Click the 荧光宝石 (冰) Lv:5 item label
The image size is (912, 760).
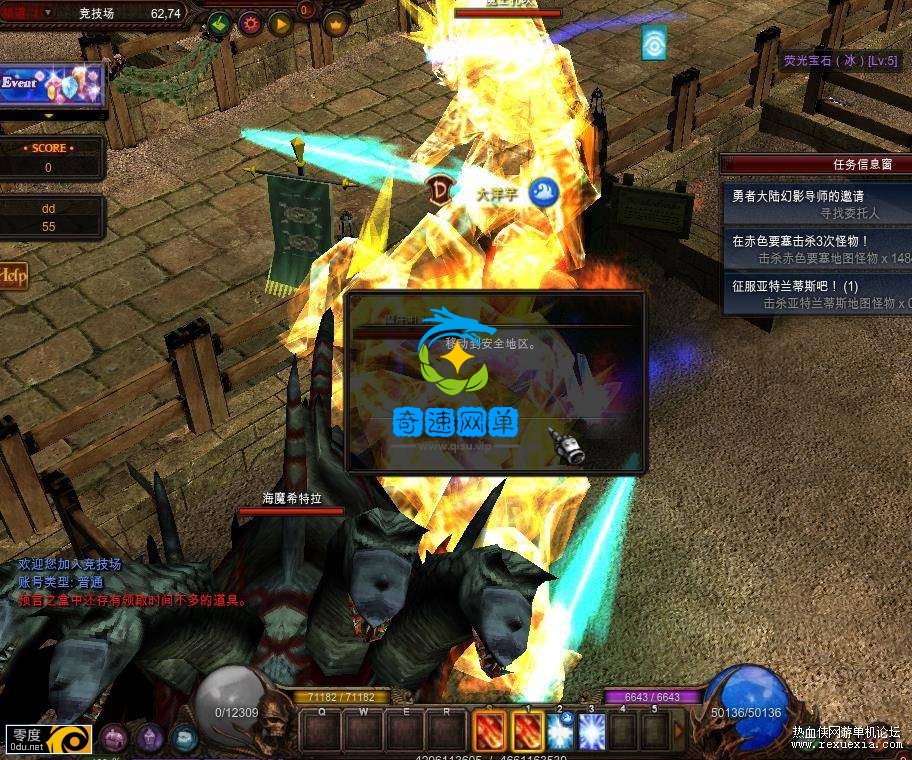pyautogui.click(x=840, y=61)
